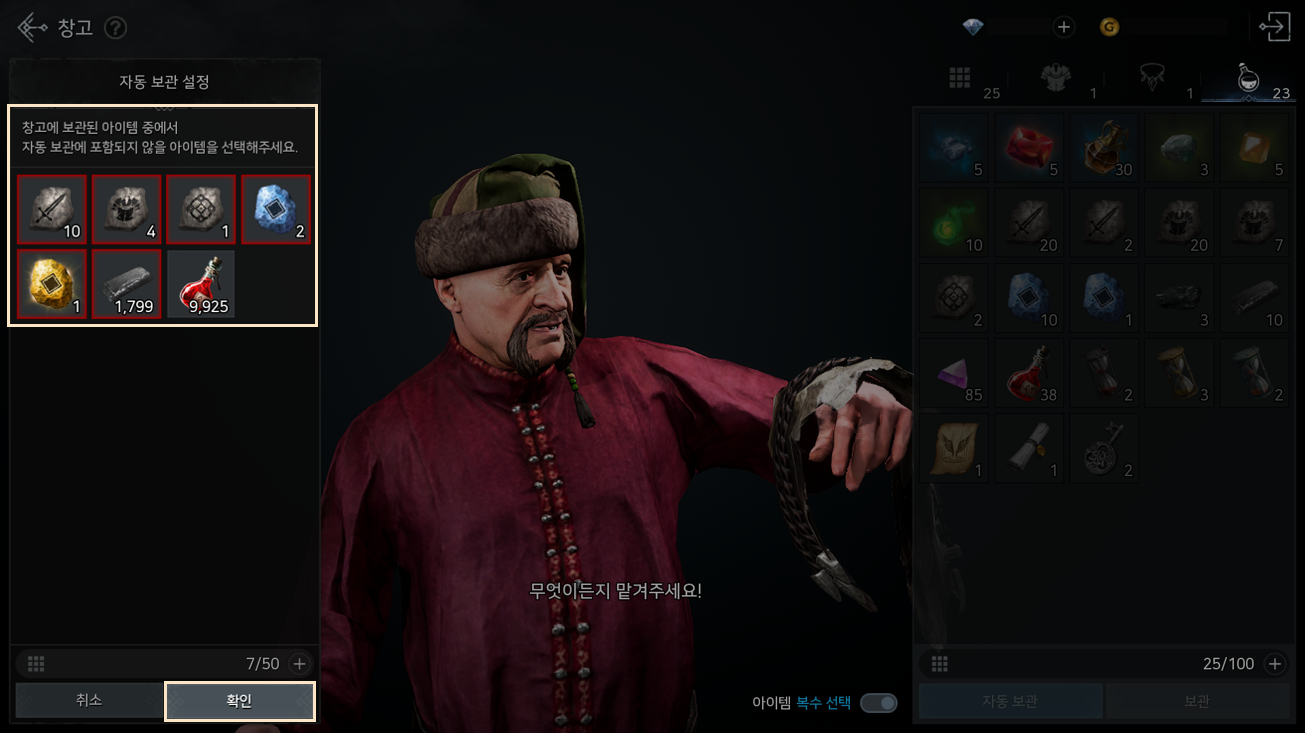Pick the gold ore item slot
This screenshot has width=1305, height=733.
(x=52, y=284)
